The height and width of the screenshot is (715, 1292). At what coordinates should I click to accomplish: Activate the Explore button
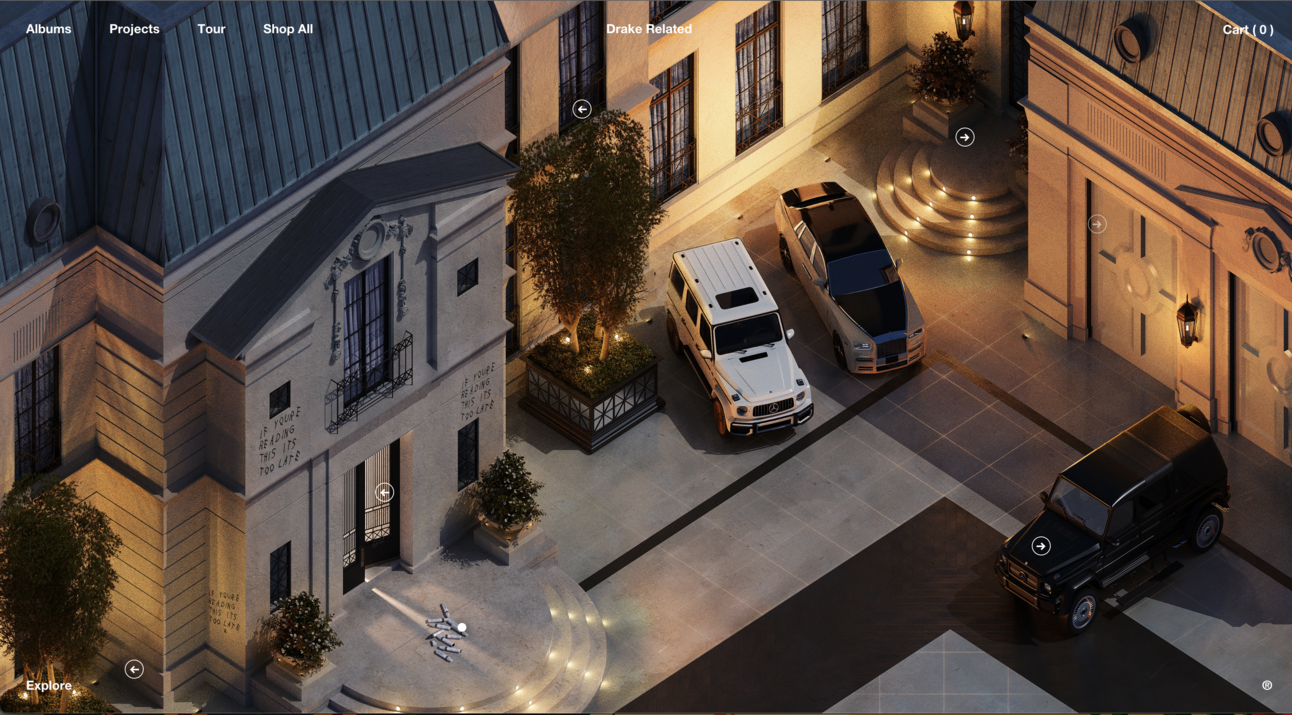tap(49, 685)
